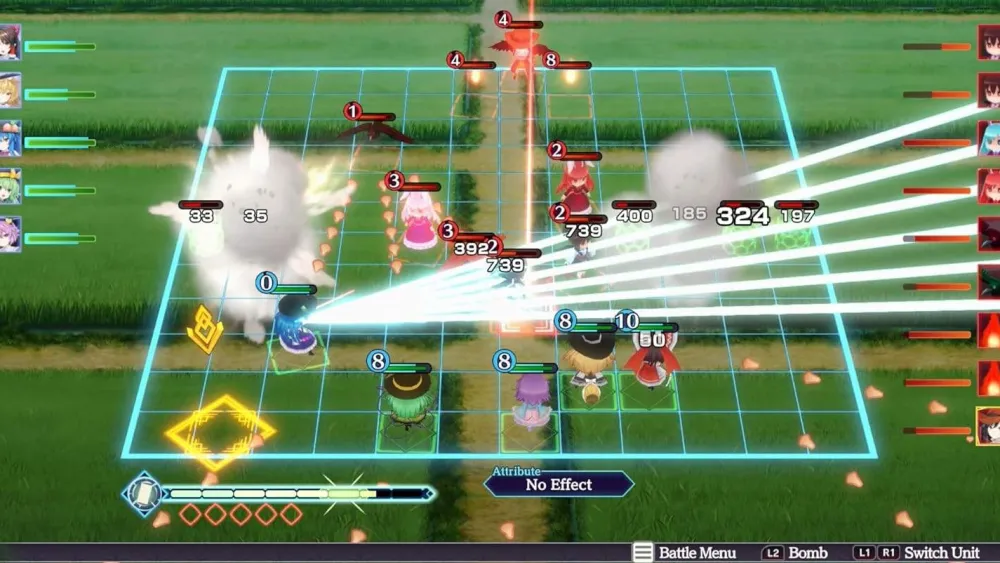Open the Battle Menu
Image resolution: width=1000 pixels, height=563 pixels.
tap(685, 553)
